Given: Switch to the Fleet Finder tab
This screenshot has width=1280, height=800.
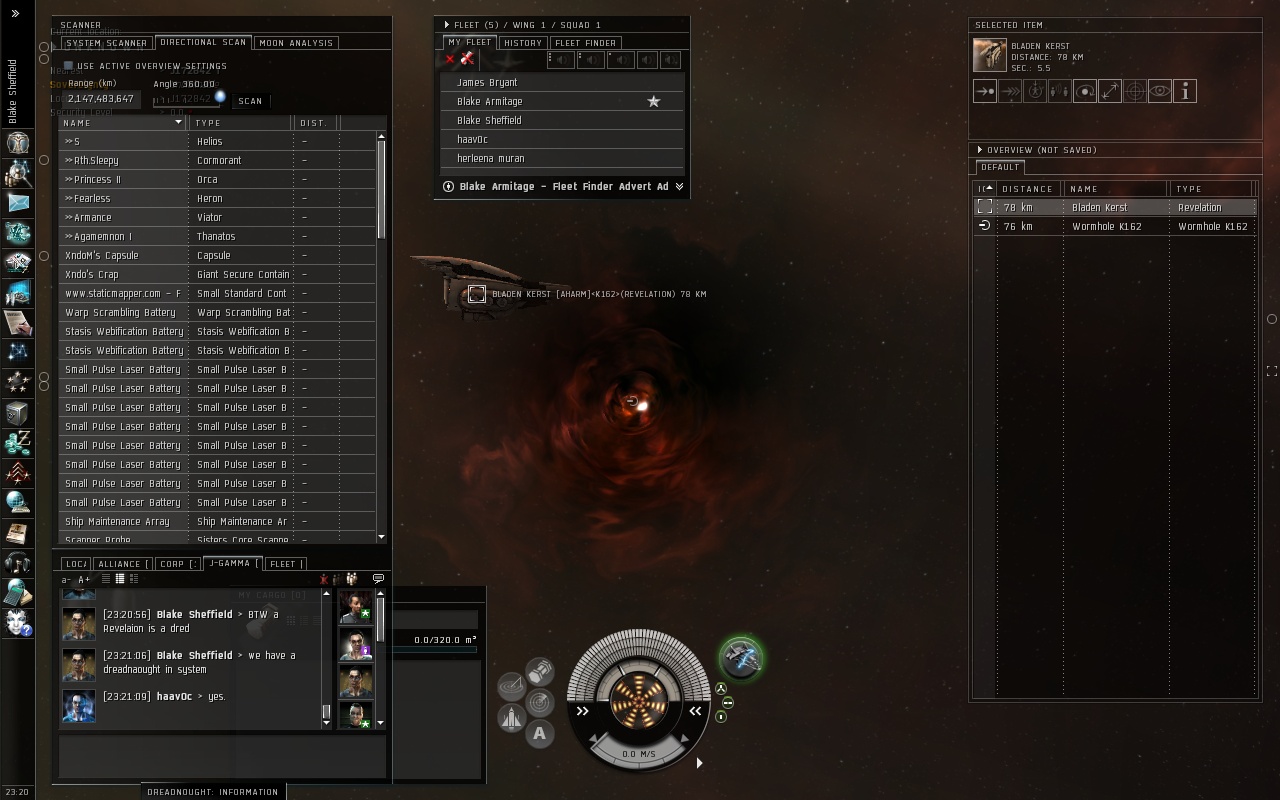Looking at the screenshot, I should coord(585,43).
